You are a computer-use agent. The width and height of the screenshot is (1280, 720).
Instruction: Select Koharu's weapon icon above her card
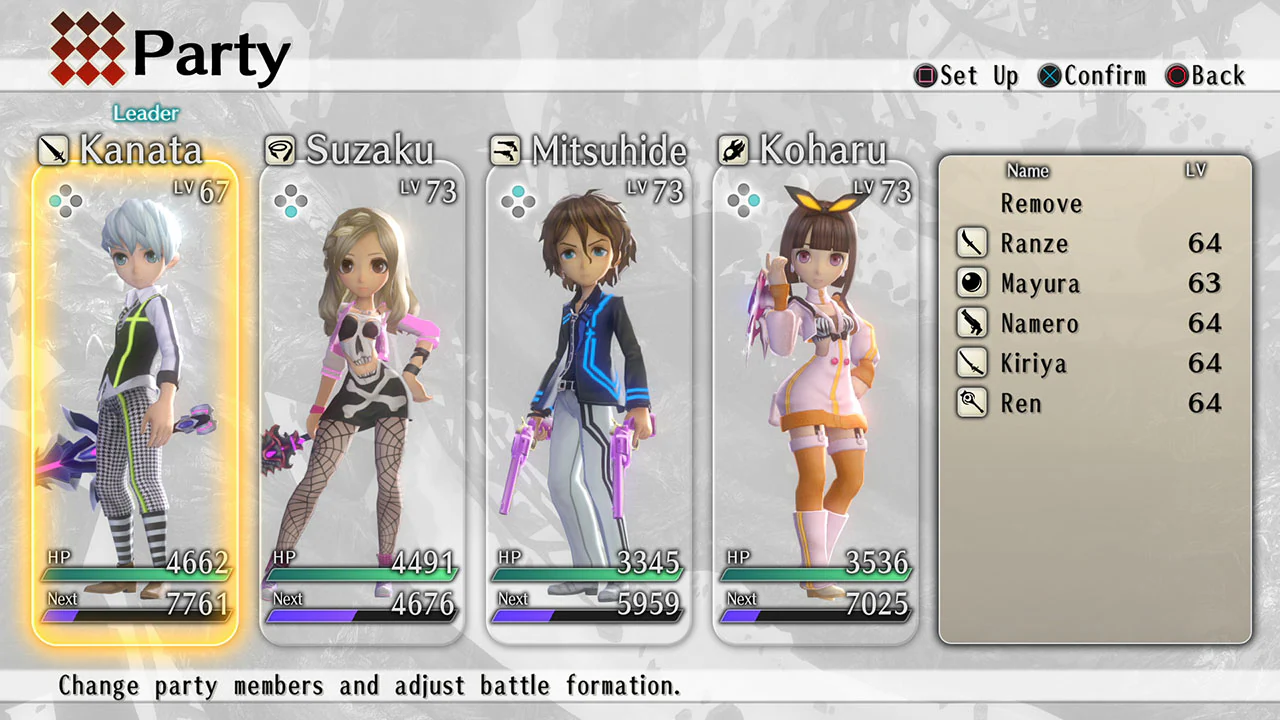733,150
